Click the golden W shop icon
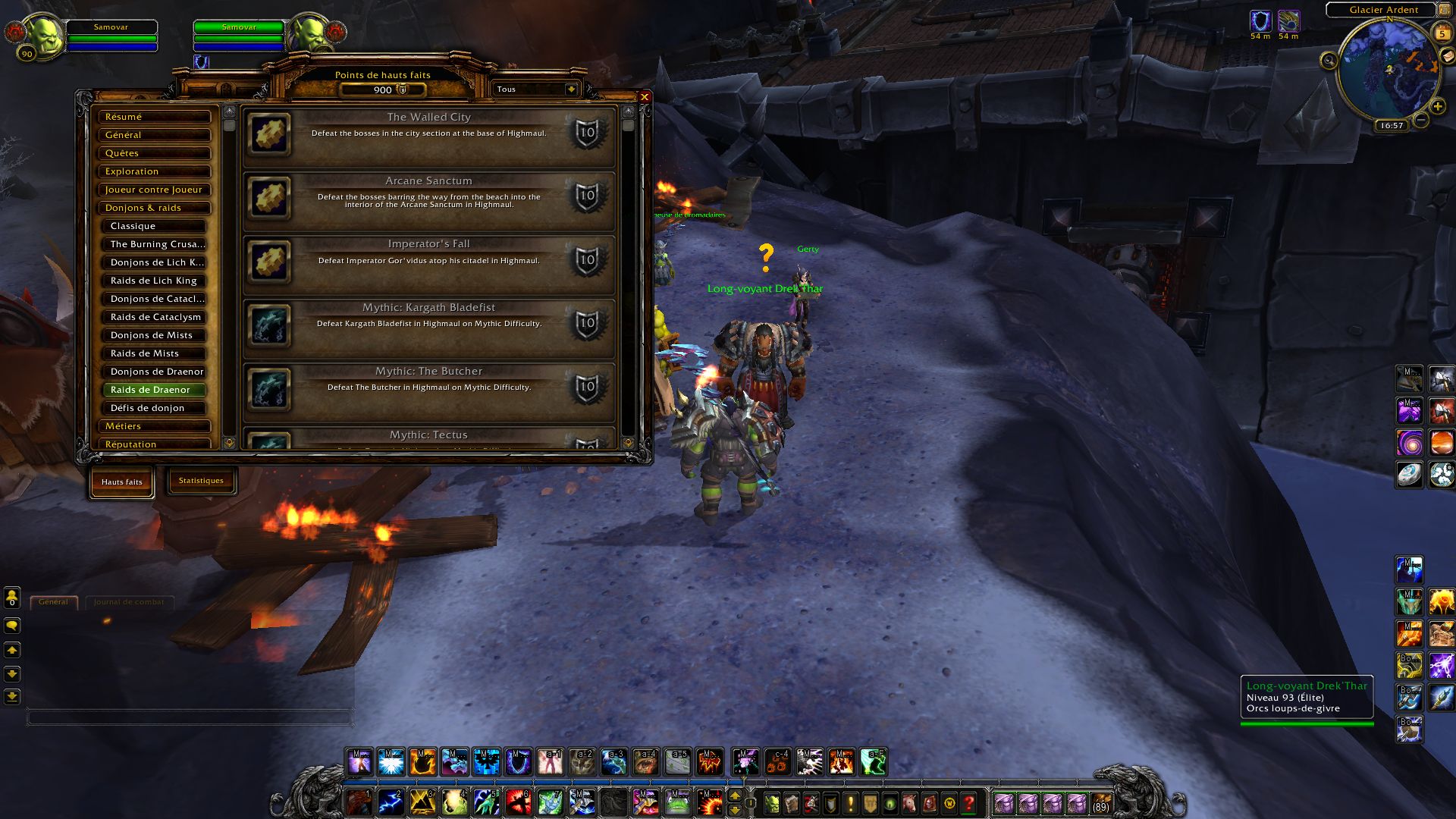The height and width of the screenshot is (819, 1456). (950, 802)
